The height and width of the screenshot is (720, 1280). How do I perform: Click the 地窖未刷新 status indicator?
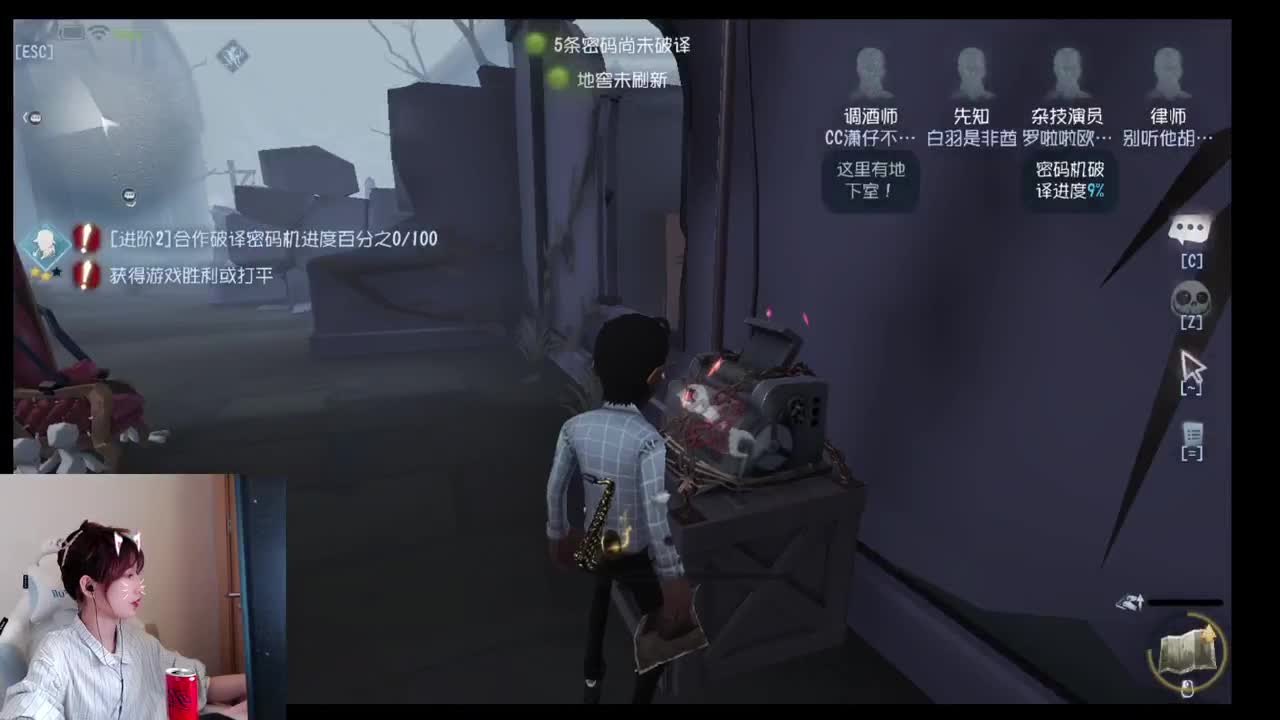tap(614, 80)
